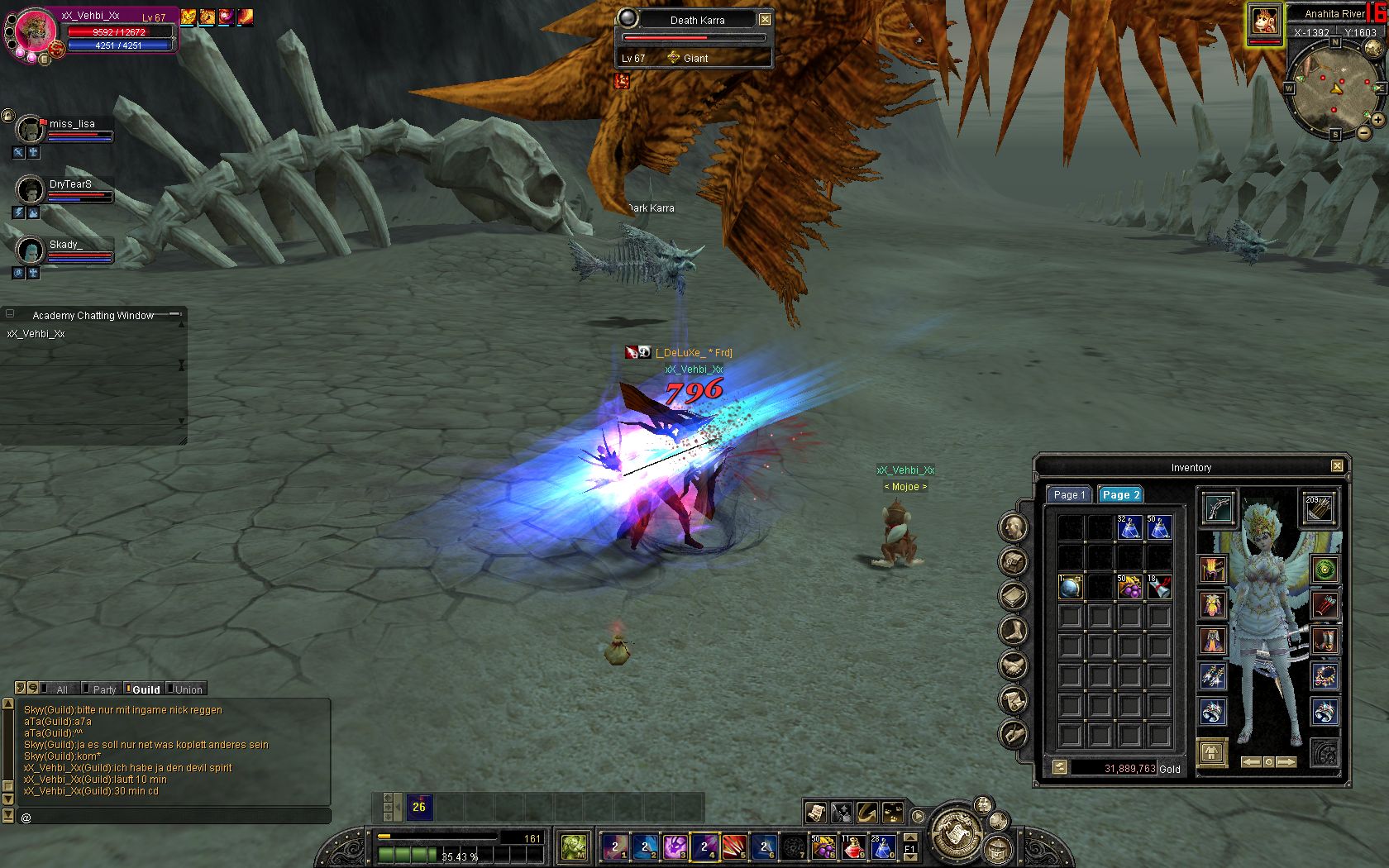
Task: Zoom out the minimap with minus button
Action: tap(1363, 132)
